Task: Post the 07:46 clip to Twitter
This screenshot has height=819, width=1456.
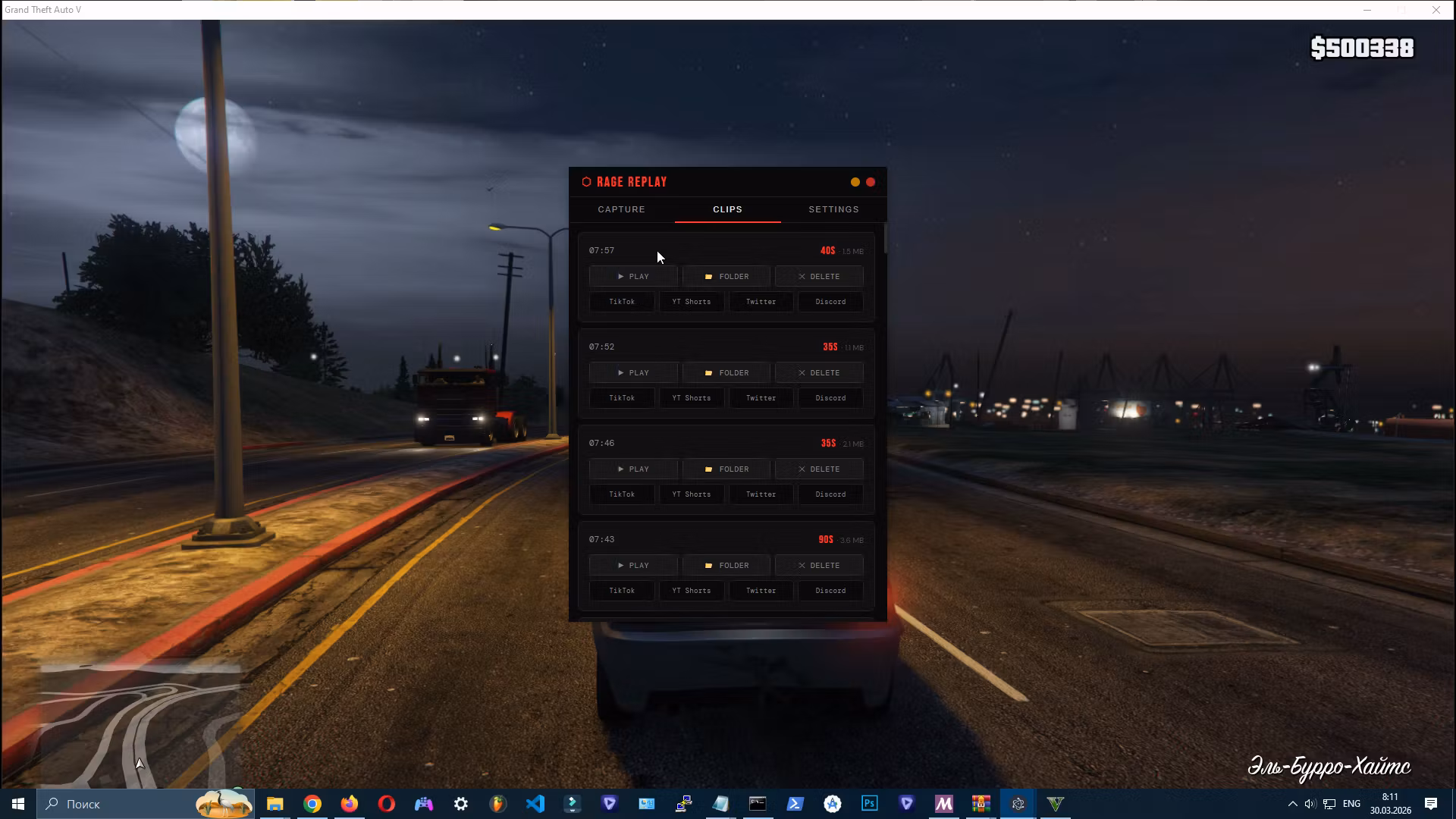Action: (761, 494)
